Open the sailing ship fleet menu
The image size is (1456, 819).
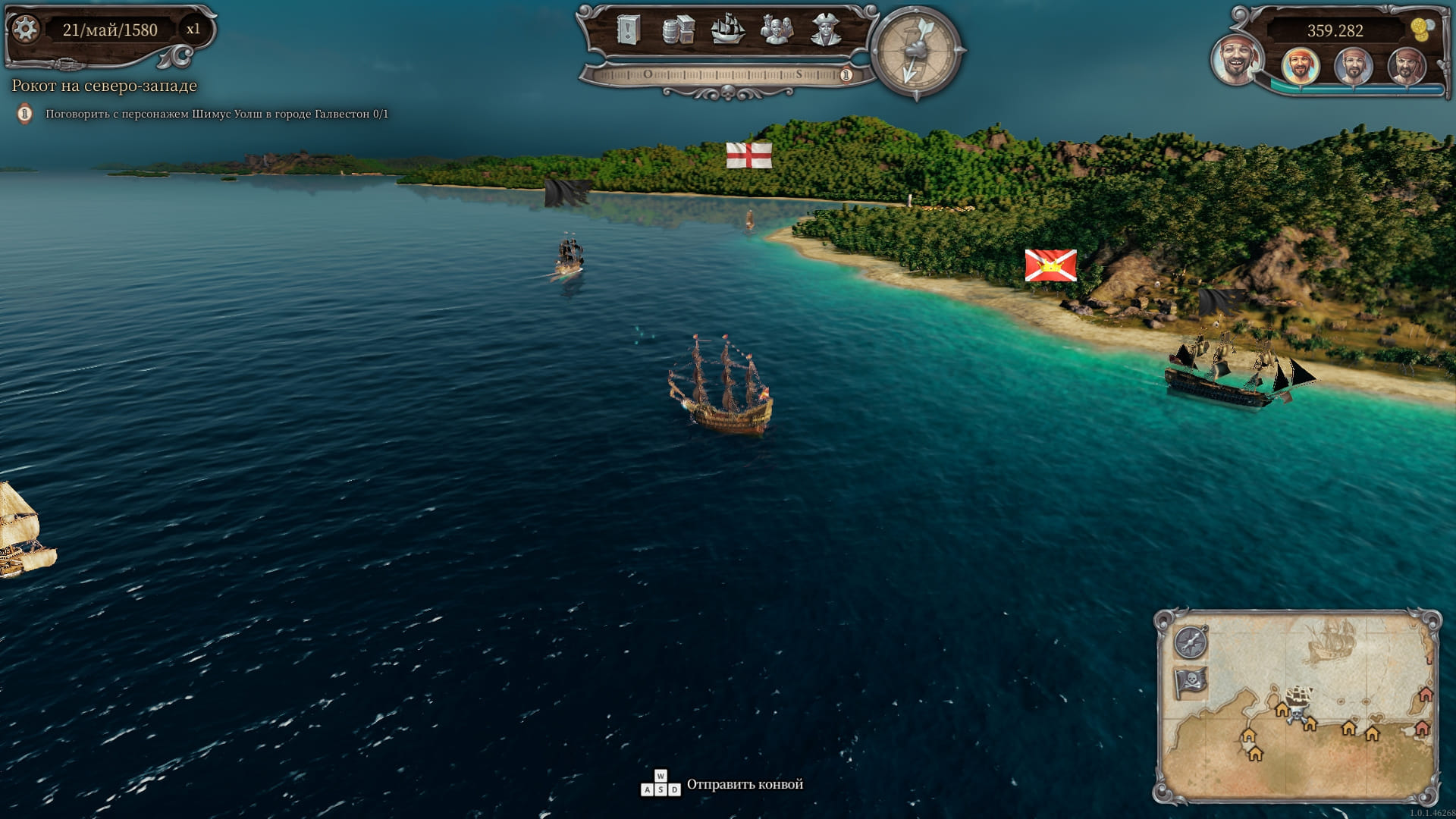point(727,30)
